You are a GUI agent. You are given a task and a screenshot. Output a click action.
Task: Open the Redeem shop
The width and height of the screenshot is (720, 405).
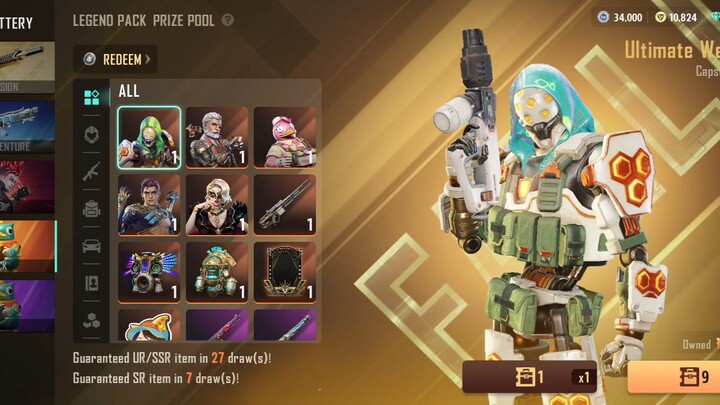[119, 59]
